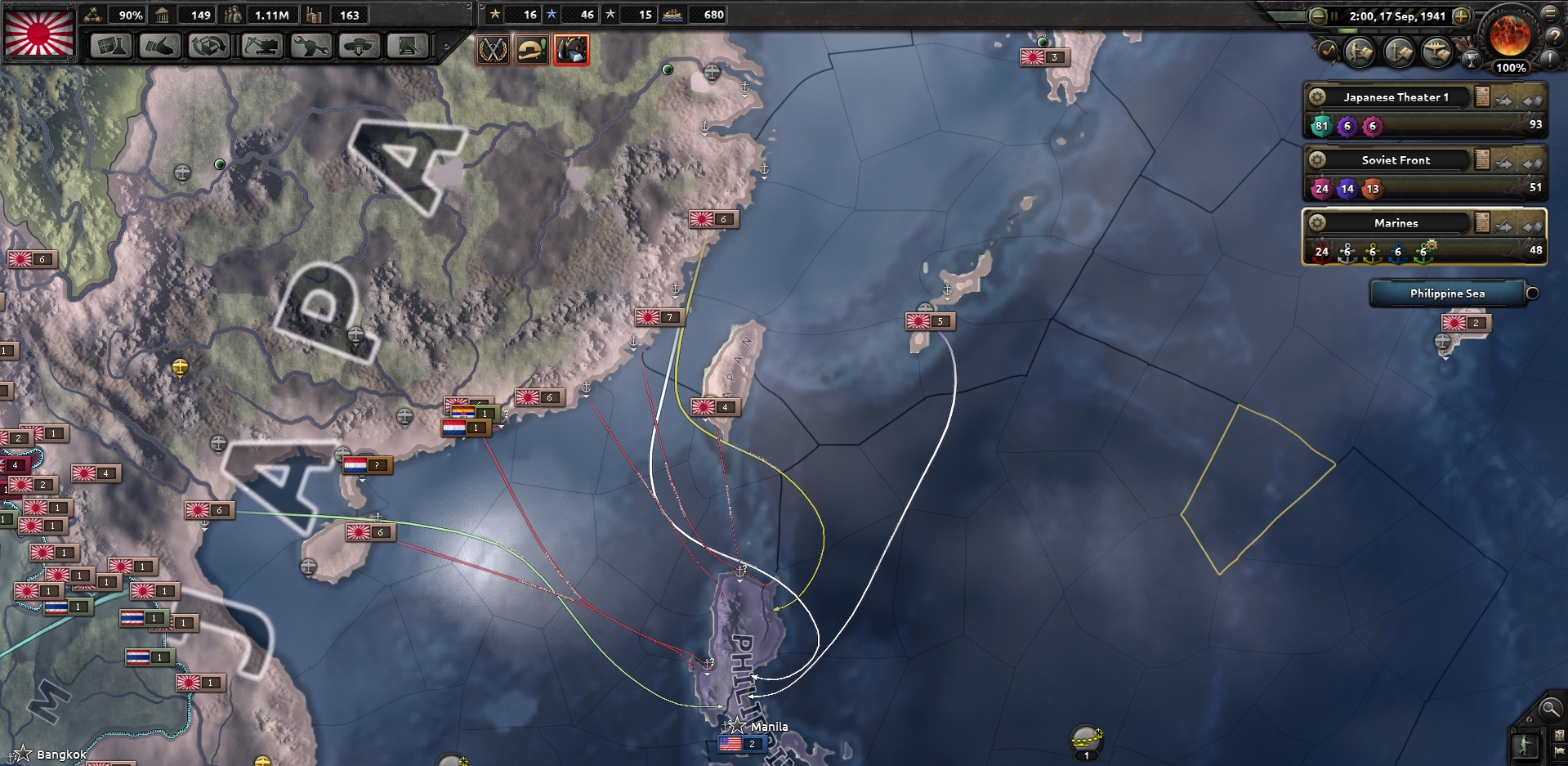Open the in-game music player

point(1327,51)
